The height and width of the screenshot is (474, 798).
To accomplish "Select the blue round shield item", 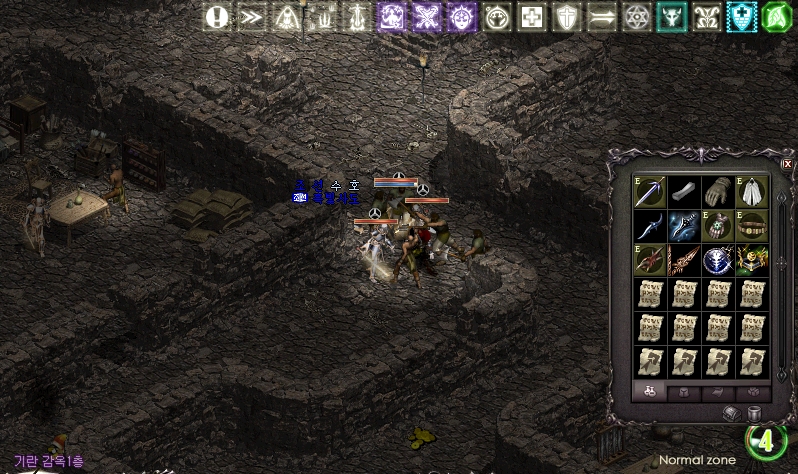I will tap(717, 261).
